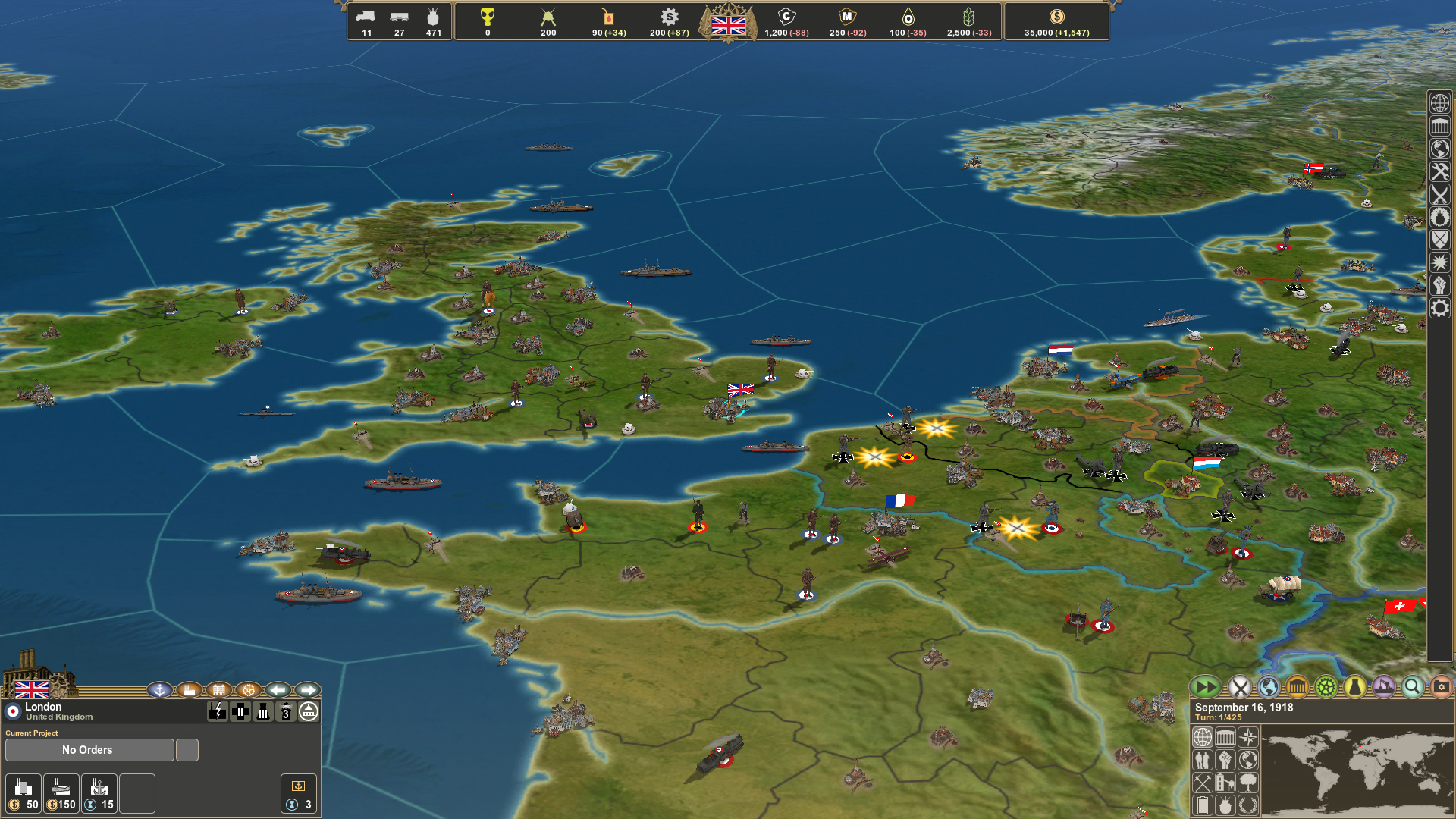Switch to the factory tab in London panel
The height and width of the screenshot is (819, 1456).
187,690
